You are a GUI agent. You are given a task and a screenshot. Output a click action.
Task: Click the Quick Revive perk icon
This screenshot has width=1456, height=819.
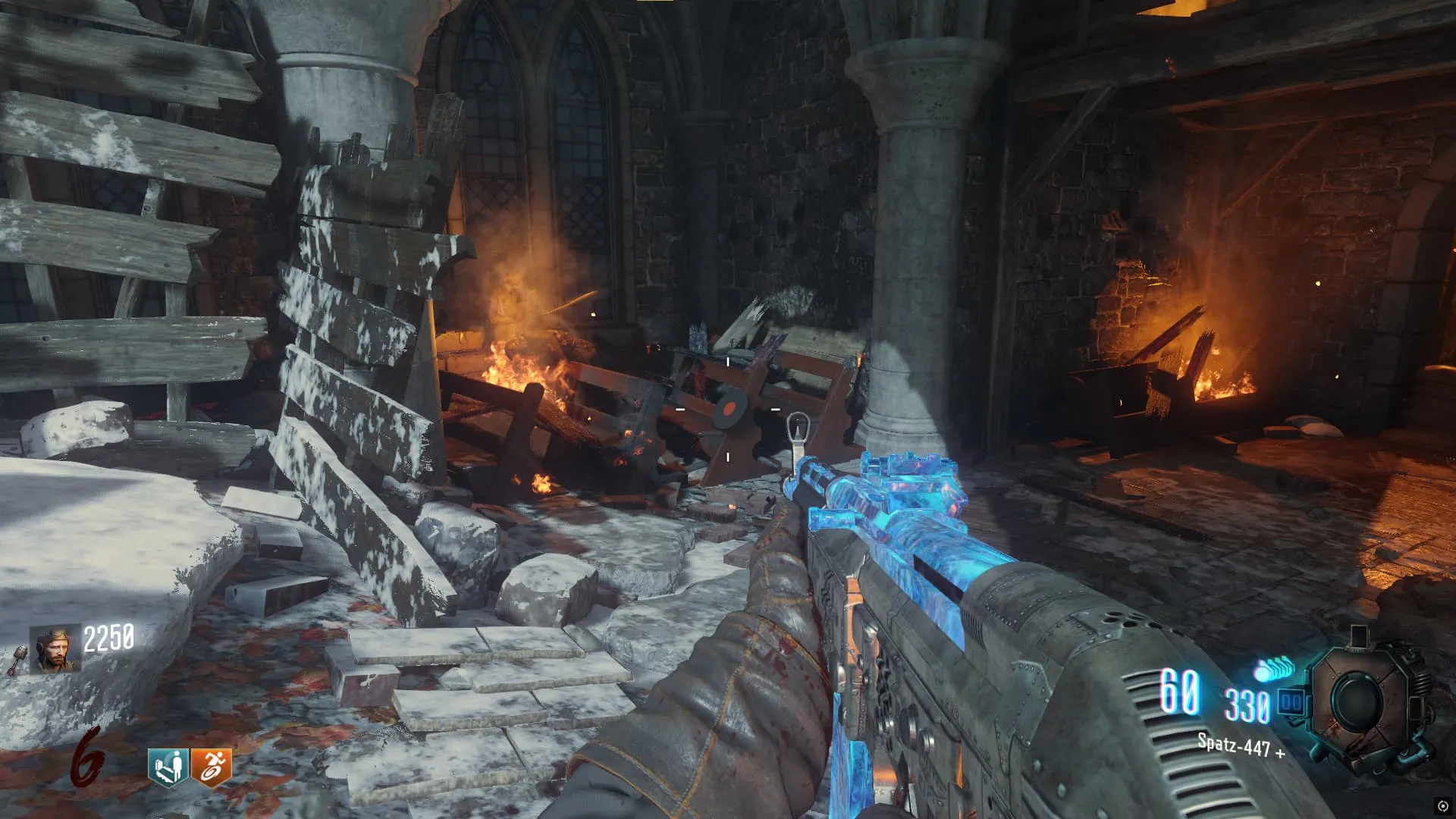point(168,768)
